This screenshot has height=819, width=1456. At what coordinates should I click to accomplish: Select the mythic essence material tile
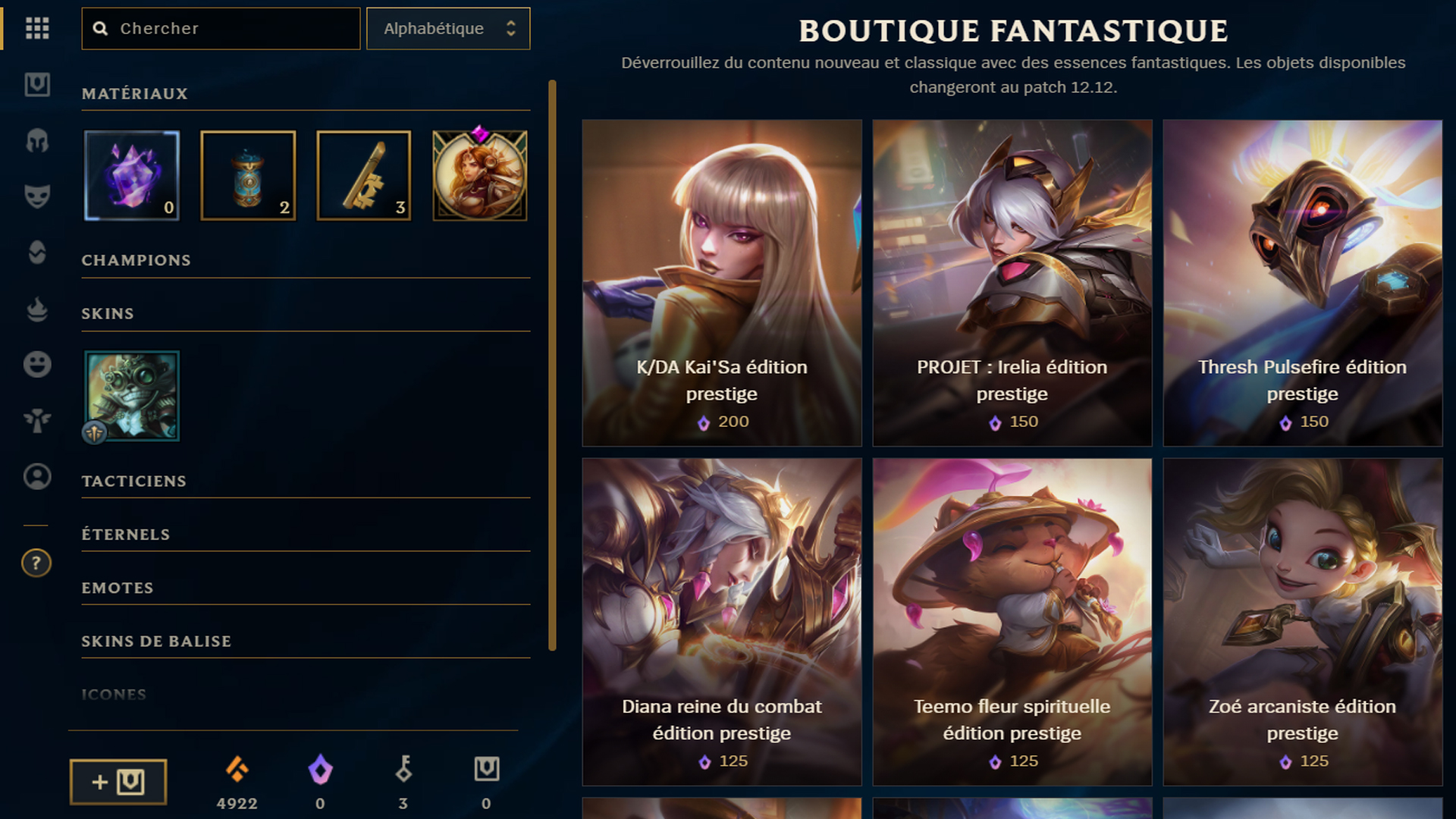pyautogui.click(x=131, y=175)
